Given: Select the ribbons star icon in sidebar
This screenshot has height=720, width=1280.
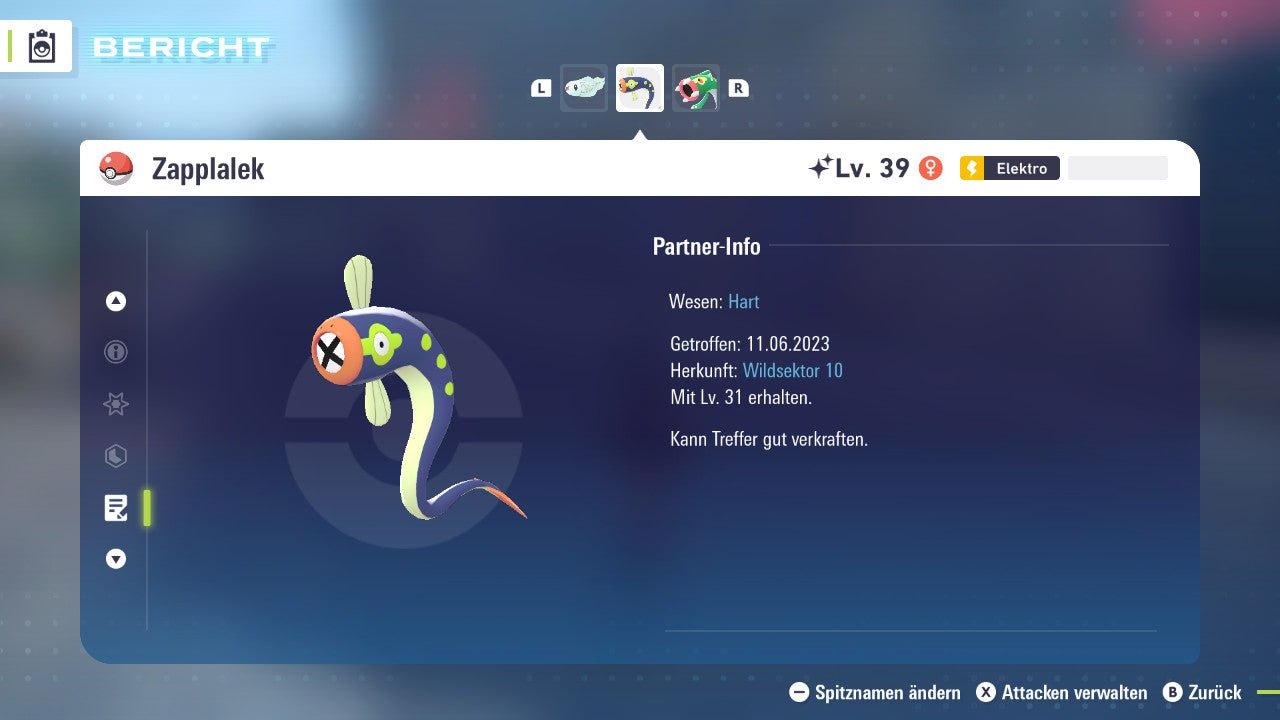Looking at the screenshot, I should (x=115, y=404).
